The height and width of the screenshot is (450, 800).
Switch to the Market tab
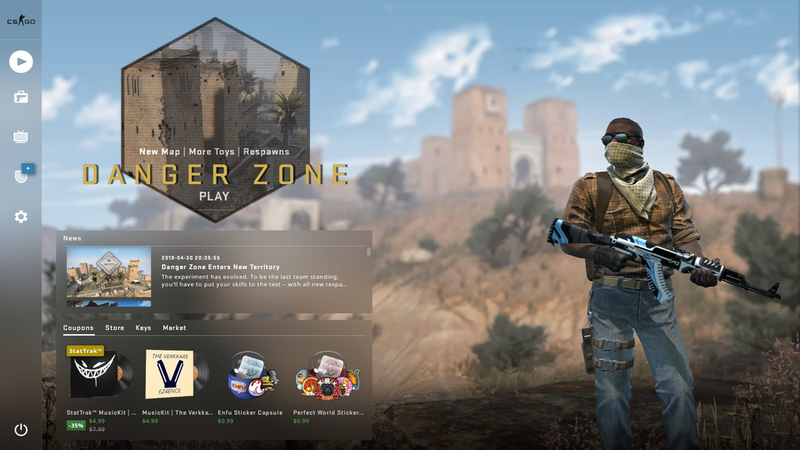pos(174,328)
